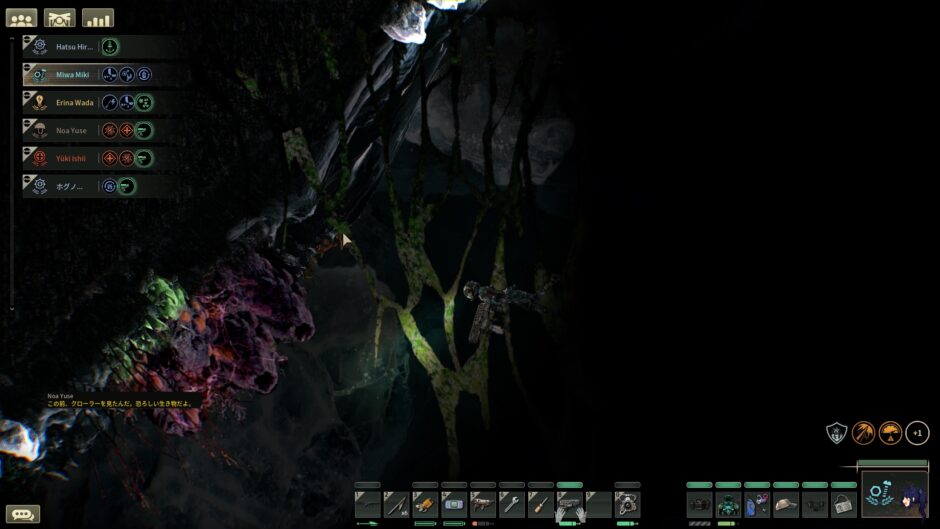The height and width of the screenshot is (529, 940).
Task: Open the chat box button
Action: tap(23, 514)
